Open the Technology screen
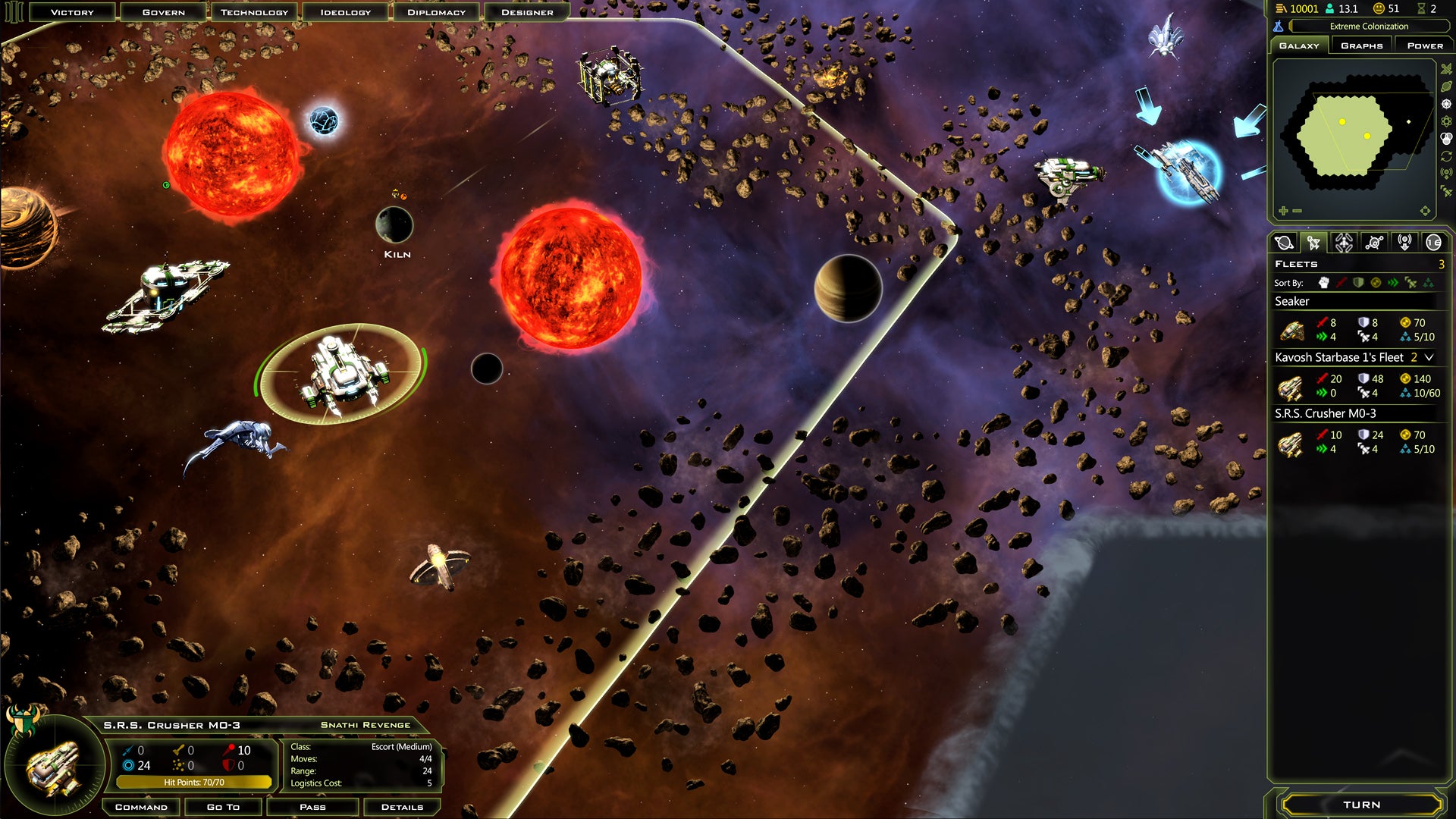Viewport: 1456px width, 819px height. pyautogui.click(x=254, y=12)
